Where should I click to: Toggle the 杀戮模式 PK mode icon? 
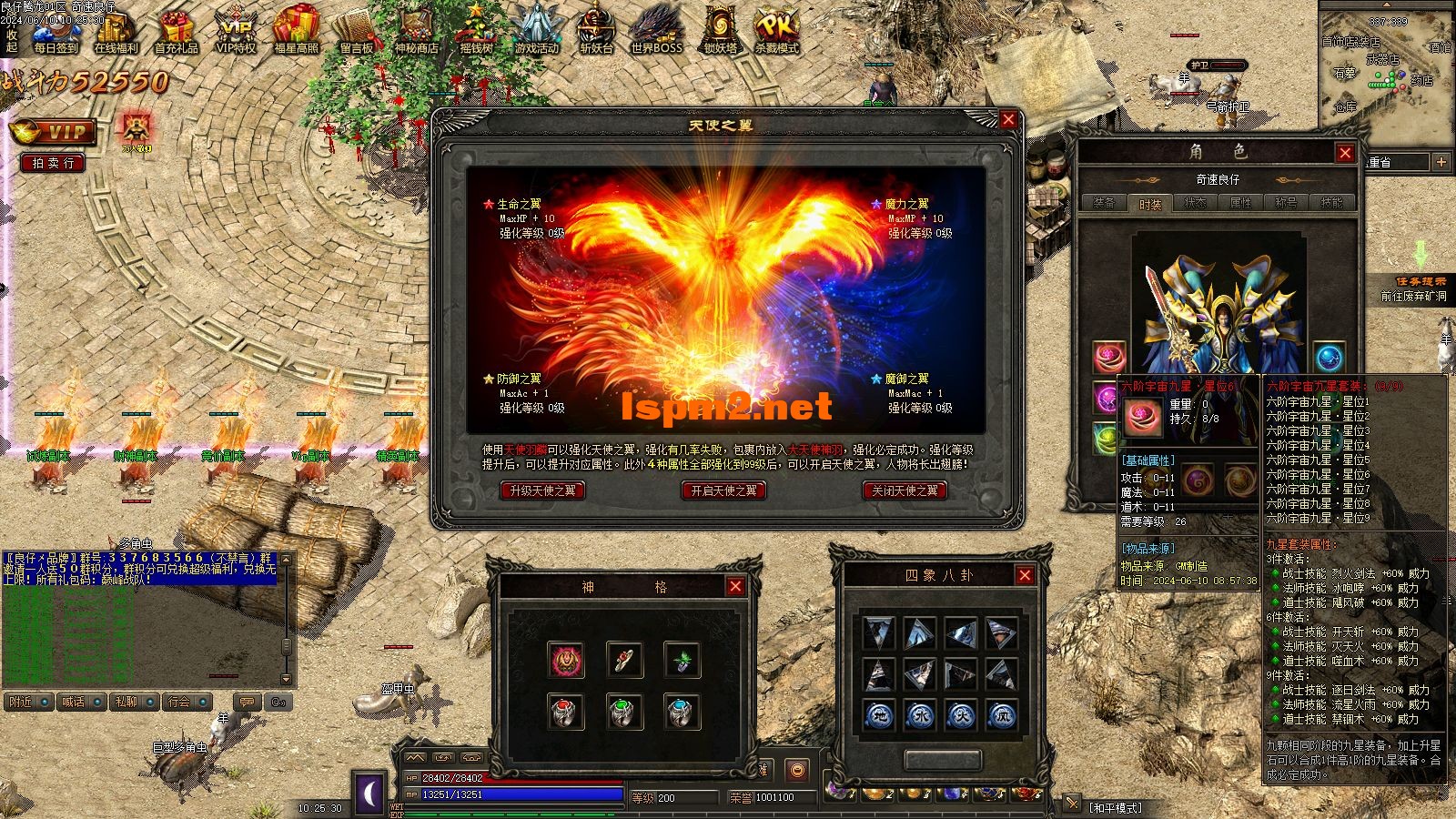point(776,30)
